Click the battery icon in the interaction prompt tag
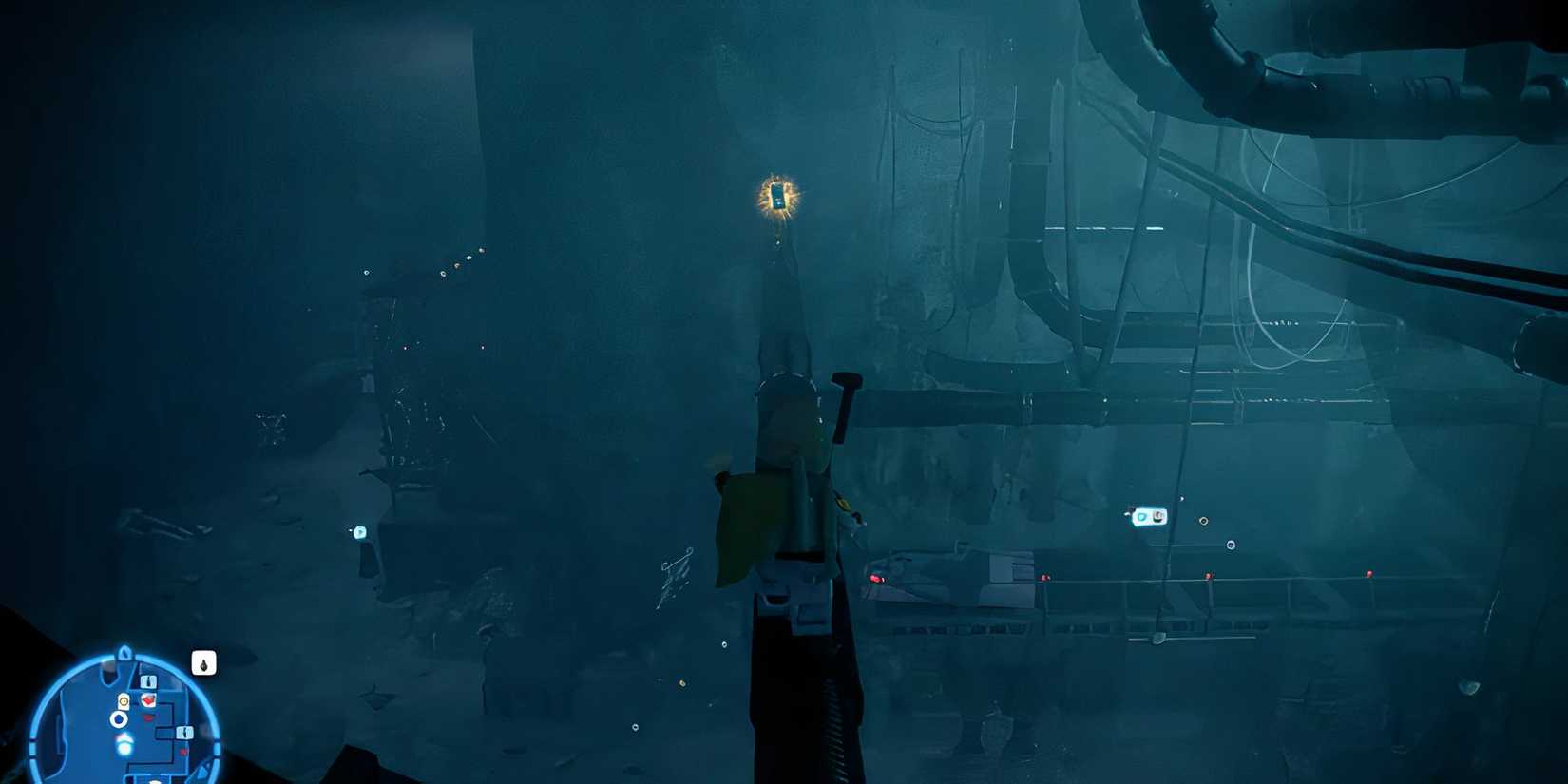Viewport: 1568px width, 784px height. click(x=1158, y=517)
